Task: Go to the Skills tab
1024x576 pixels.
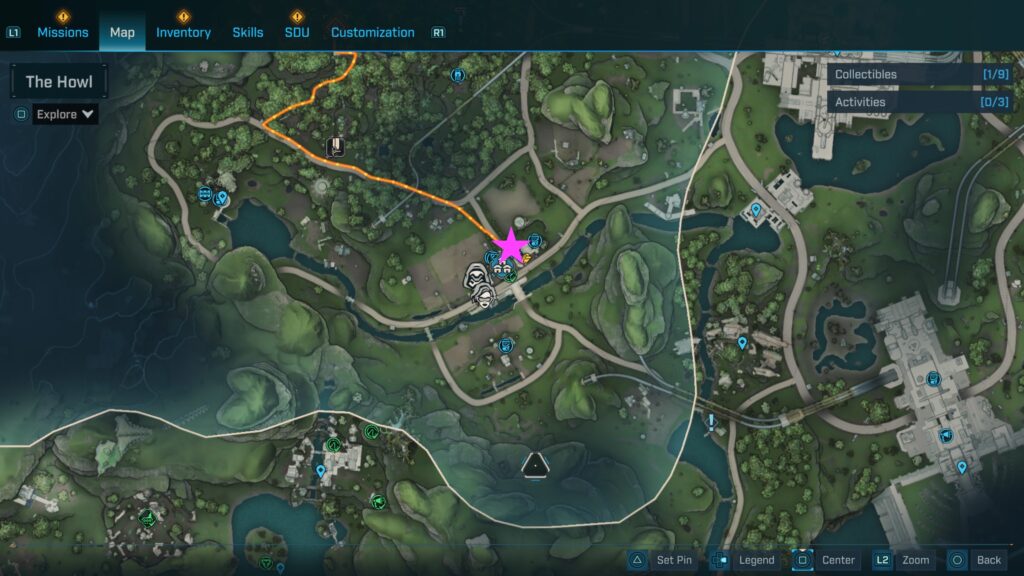Action: click(x=248, y=32)
